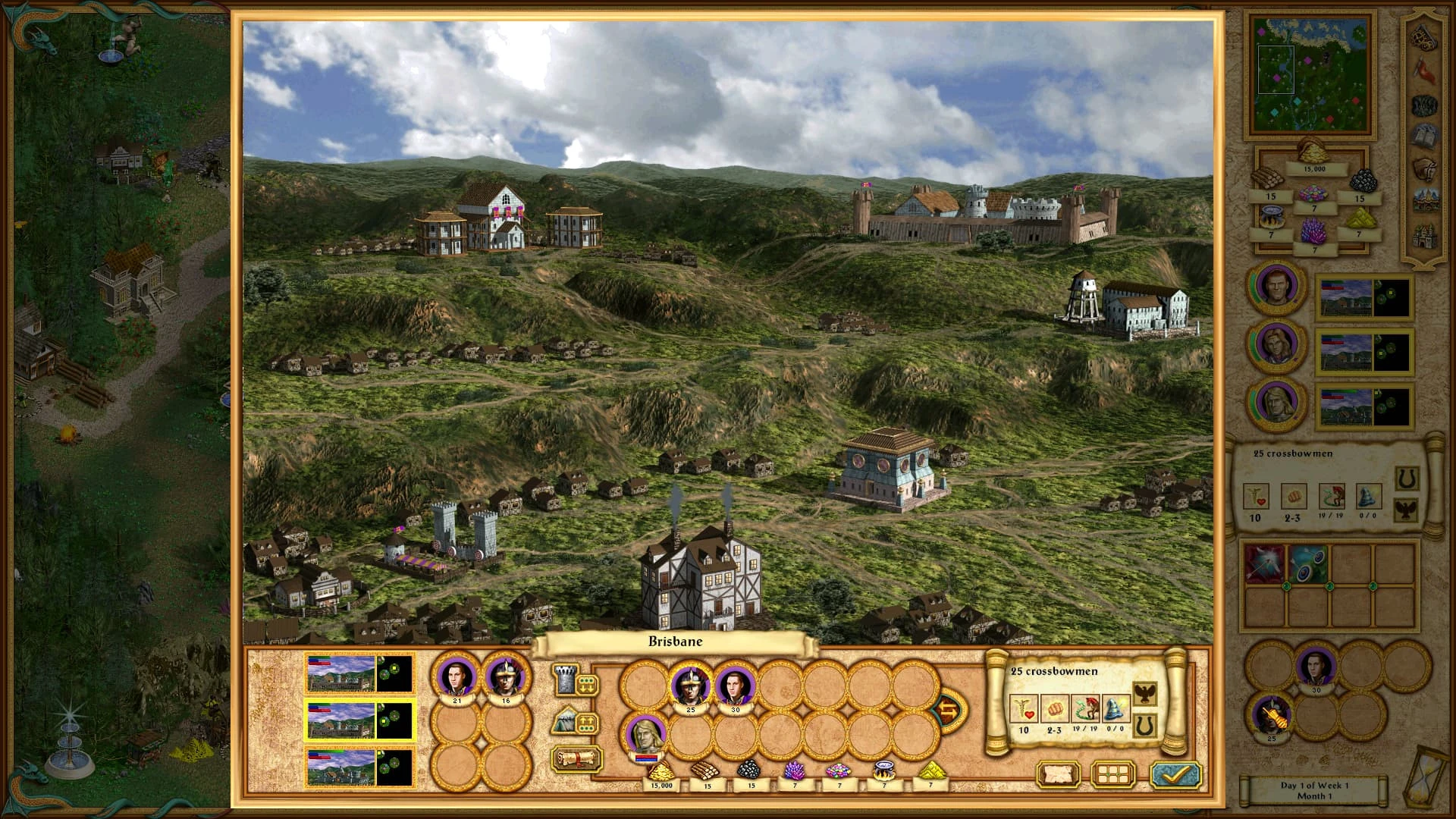Open the kingdom crest icon at top right

pyautogui.click(x=1423, y=39)
